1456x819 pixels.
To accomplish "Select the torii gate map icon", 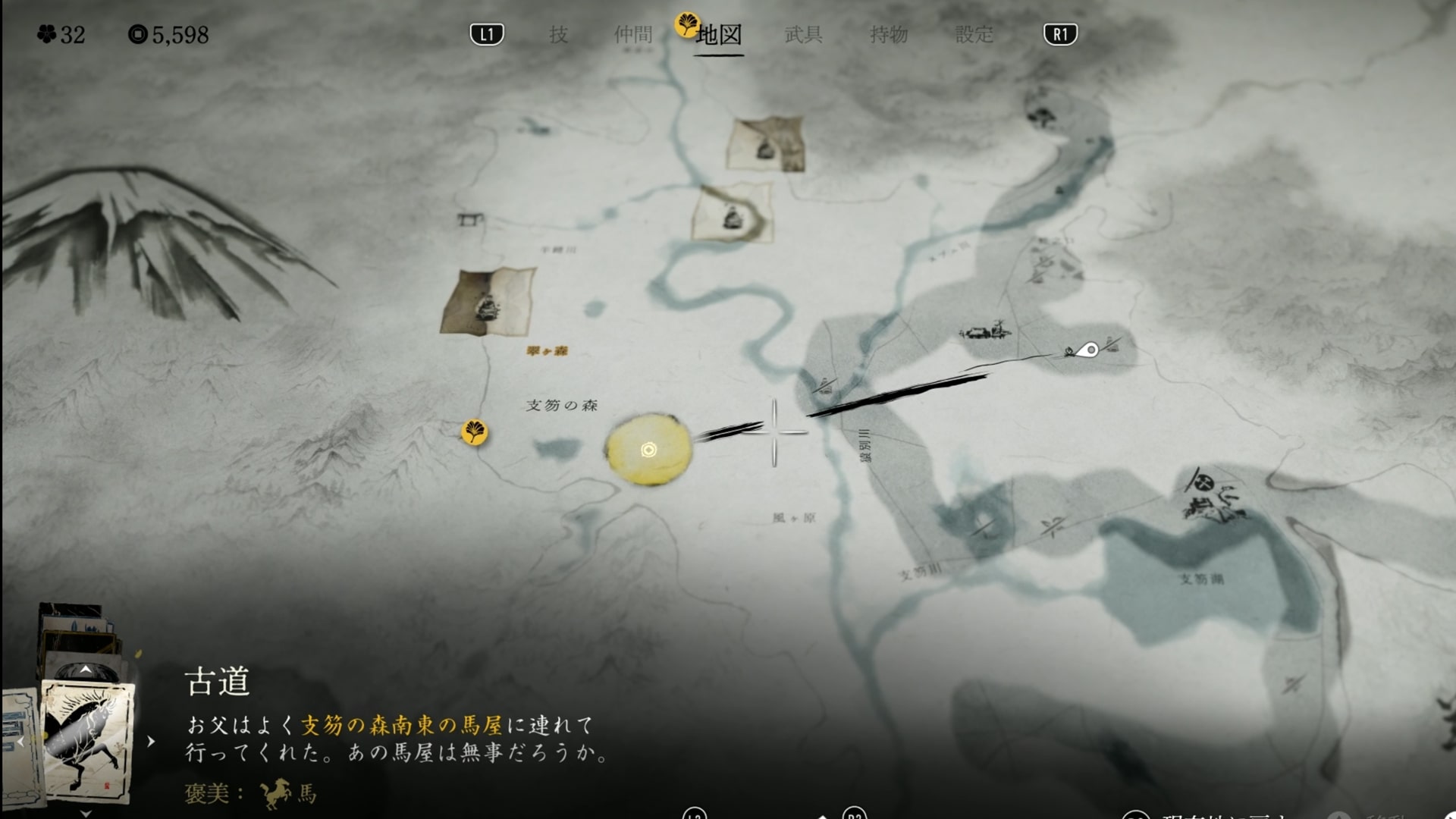I will pos(470,220).
